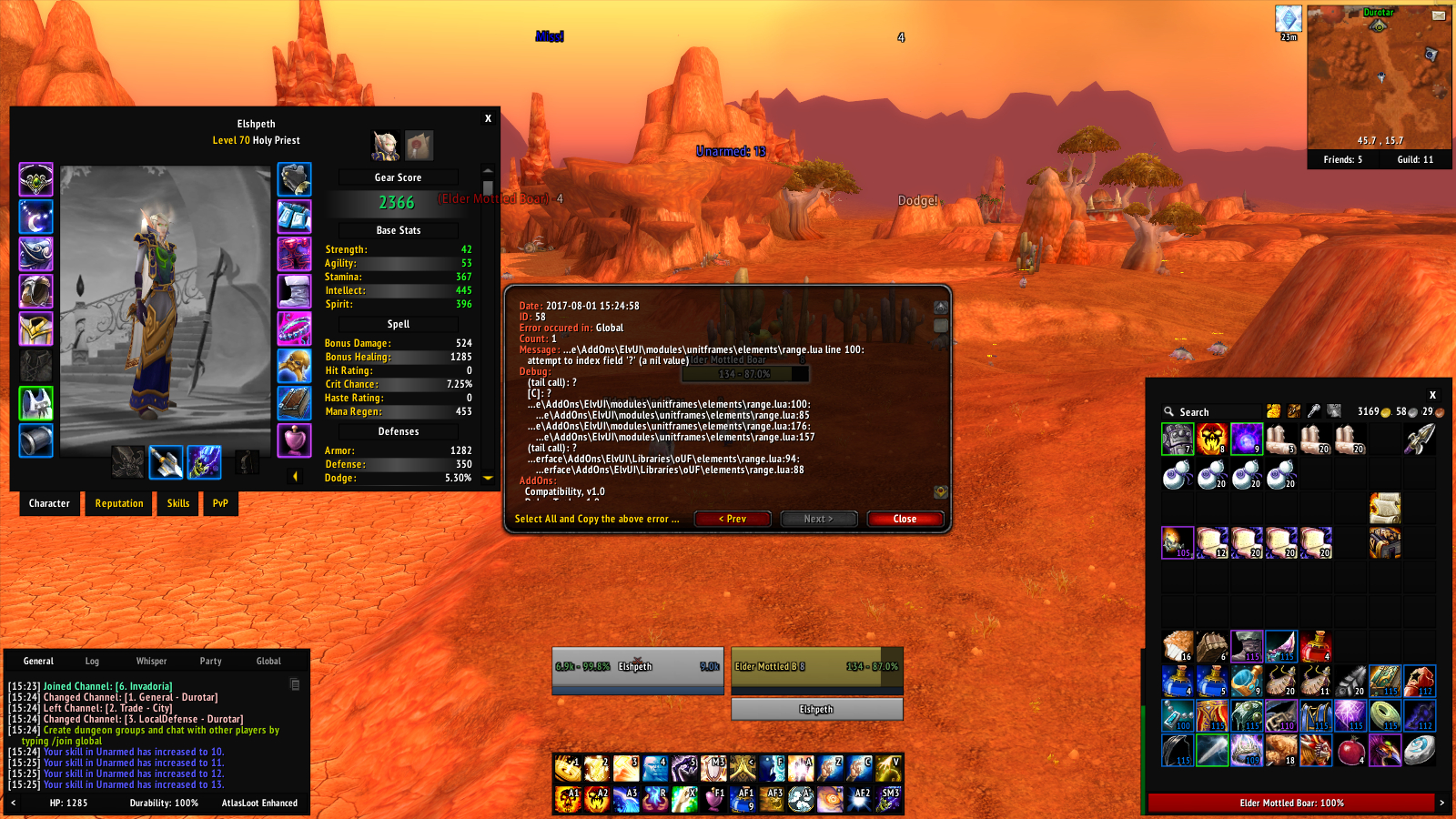Cast the Smite spell on action slot 3

[x=625, y=769]
